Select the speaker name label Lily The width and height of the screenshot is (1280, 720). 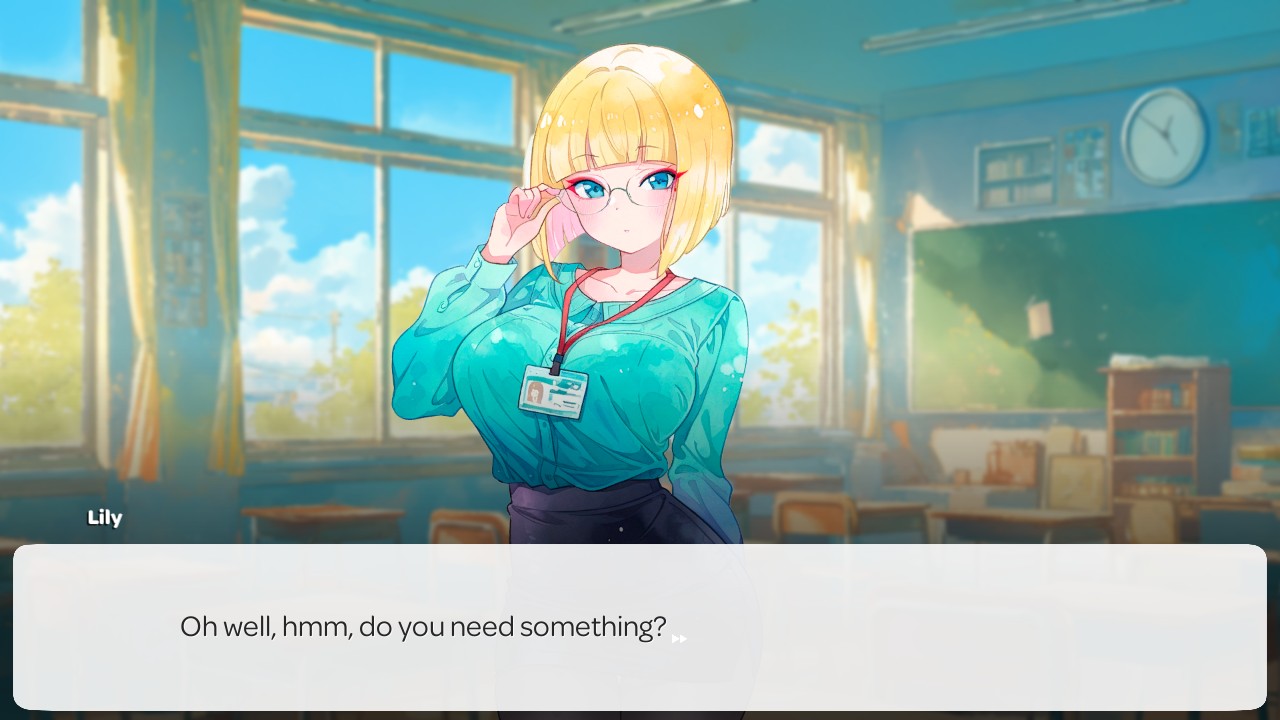[x=105, y=517]
